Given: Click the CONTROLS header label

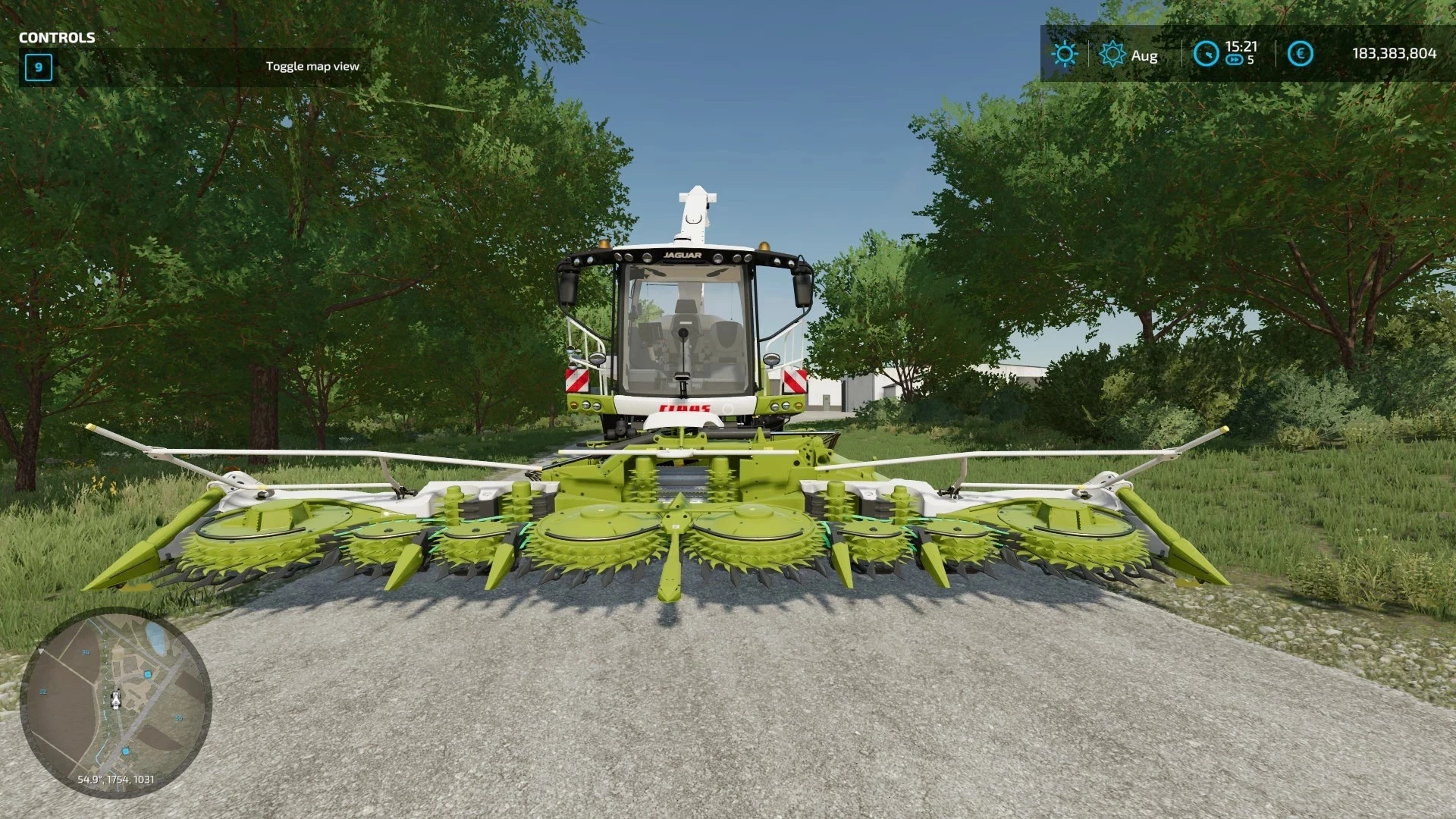Looking at the screenshot, I should 57,36.
